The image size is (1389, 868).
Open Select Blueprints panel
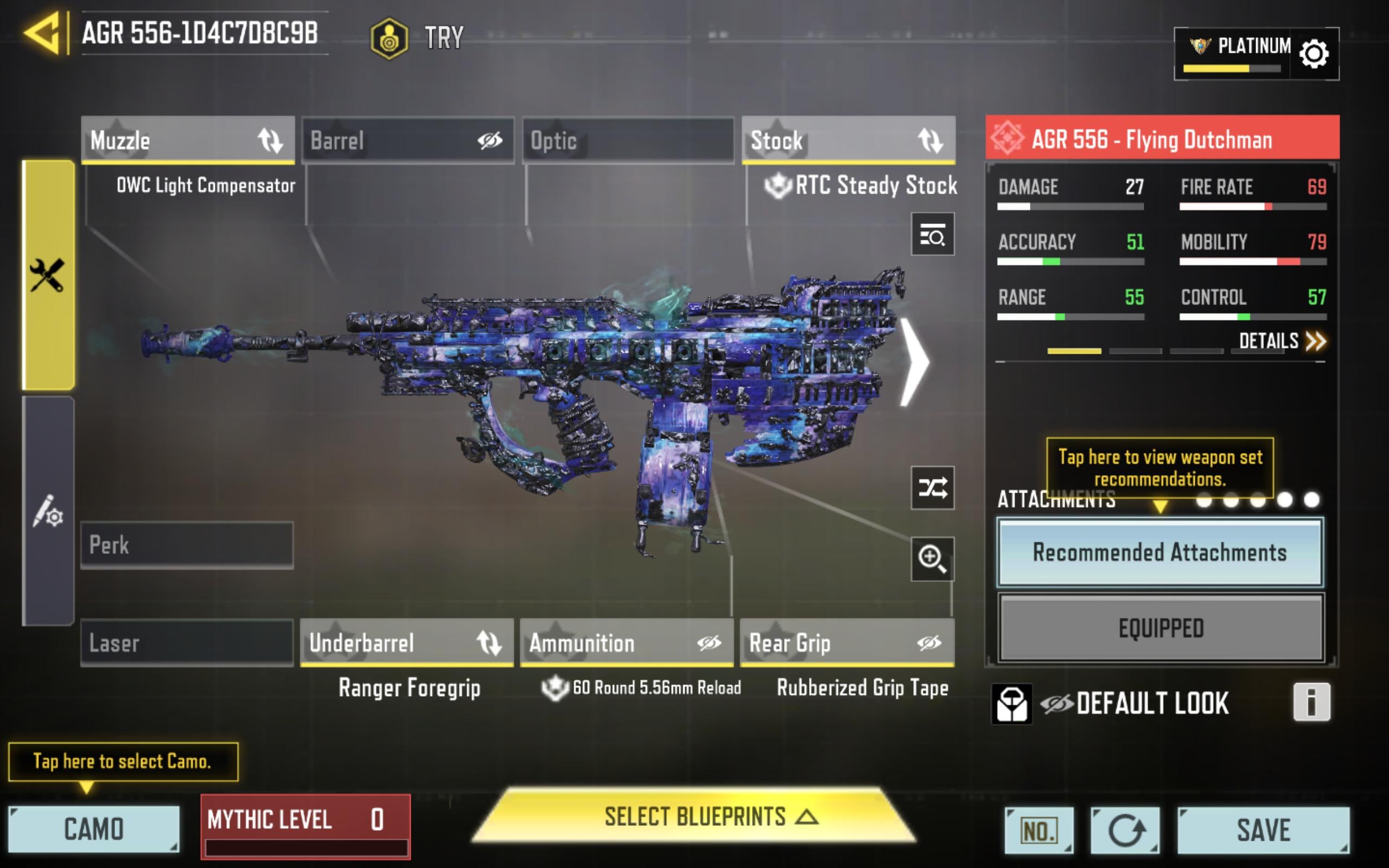(694, 817)
